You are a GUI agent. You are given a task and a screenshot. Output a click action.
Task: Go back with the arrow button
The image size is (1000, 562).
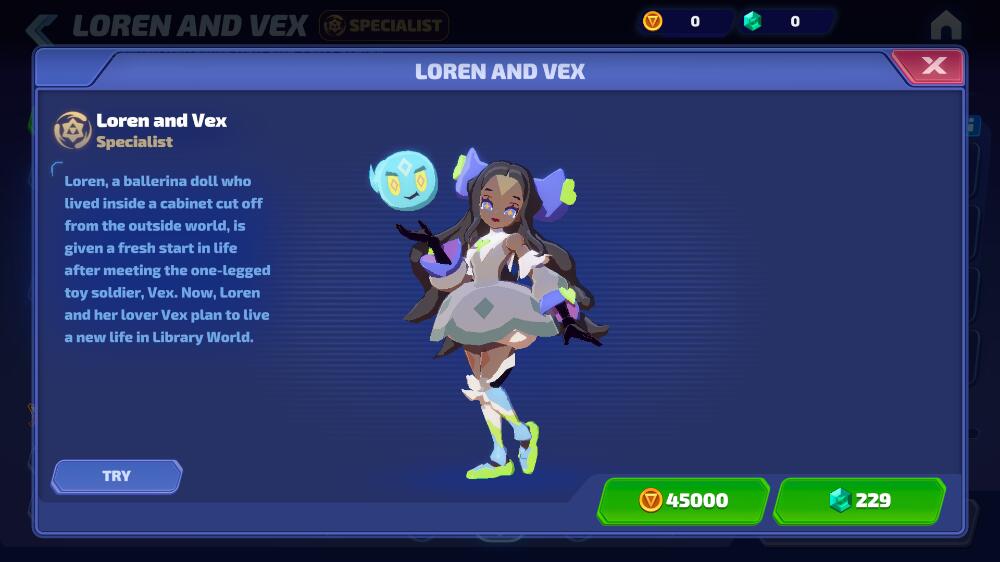(x=40, y=27)
